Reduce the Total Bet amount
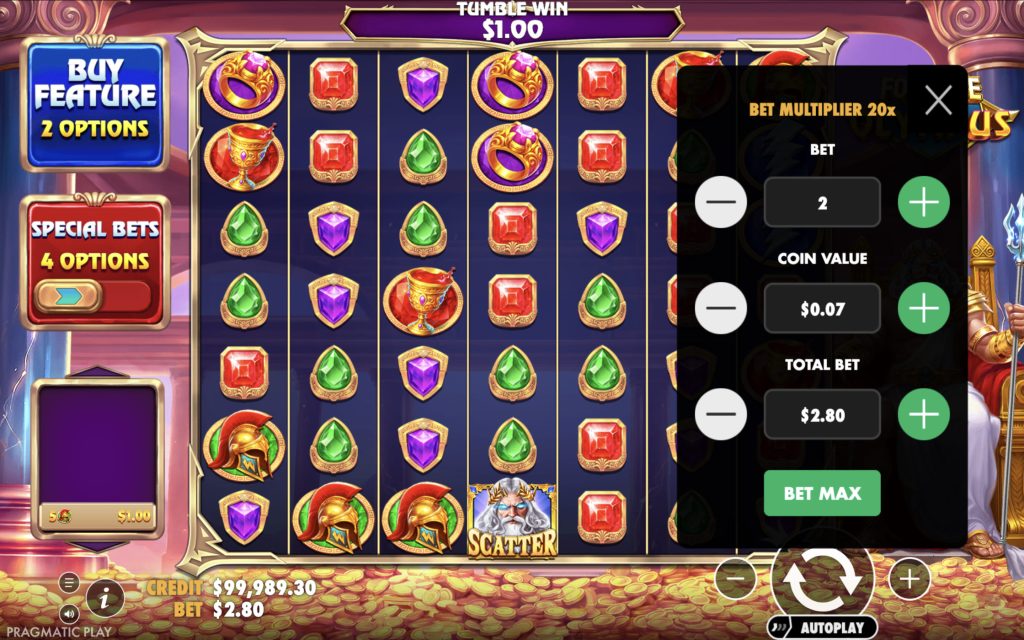This screenshot has width=1024, height=640. (720, 414)
